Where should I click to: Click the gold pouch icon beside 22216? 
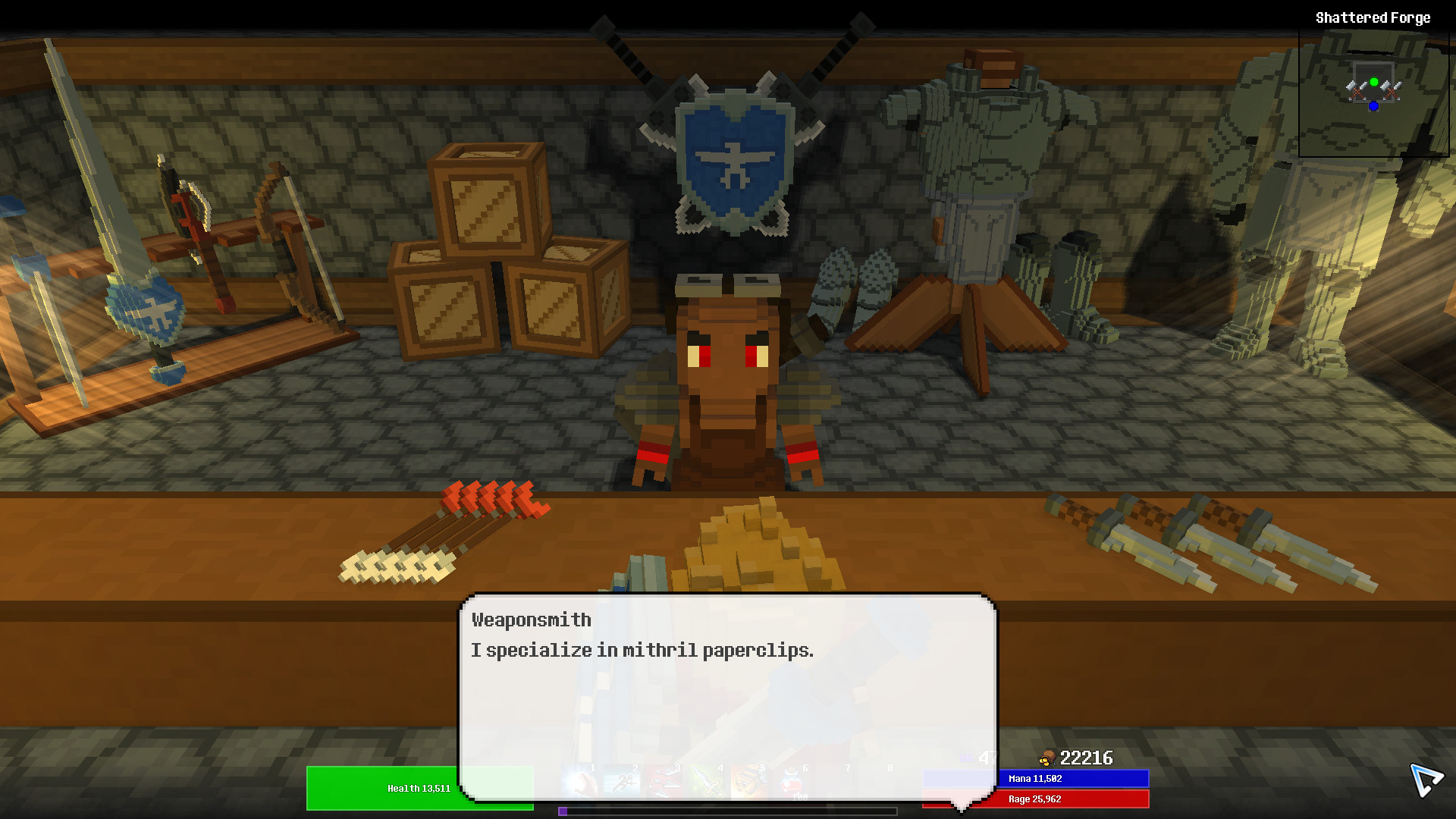1048,758
